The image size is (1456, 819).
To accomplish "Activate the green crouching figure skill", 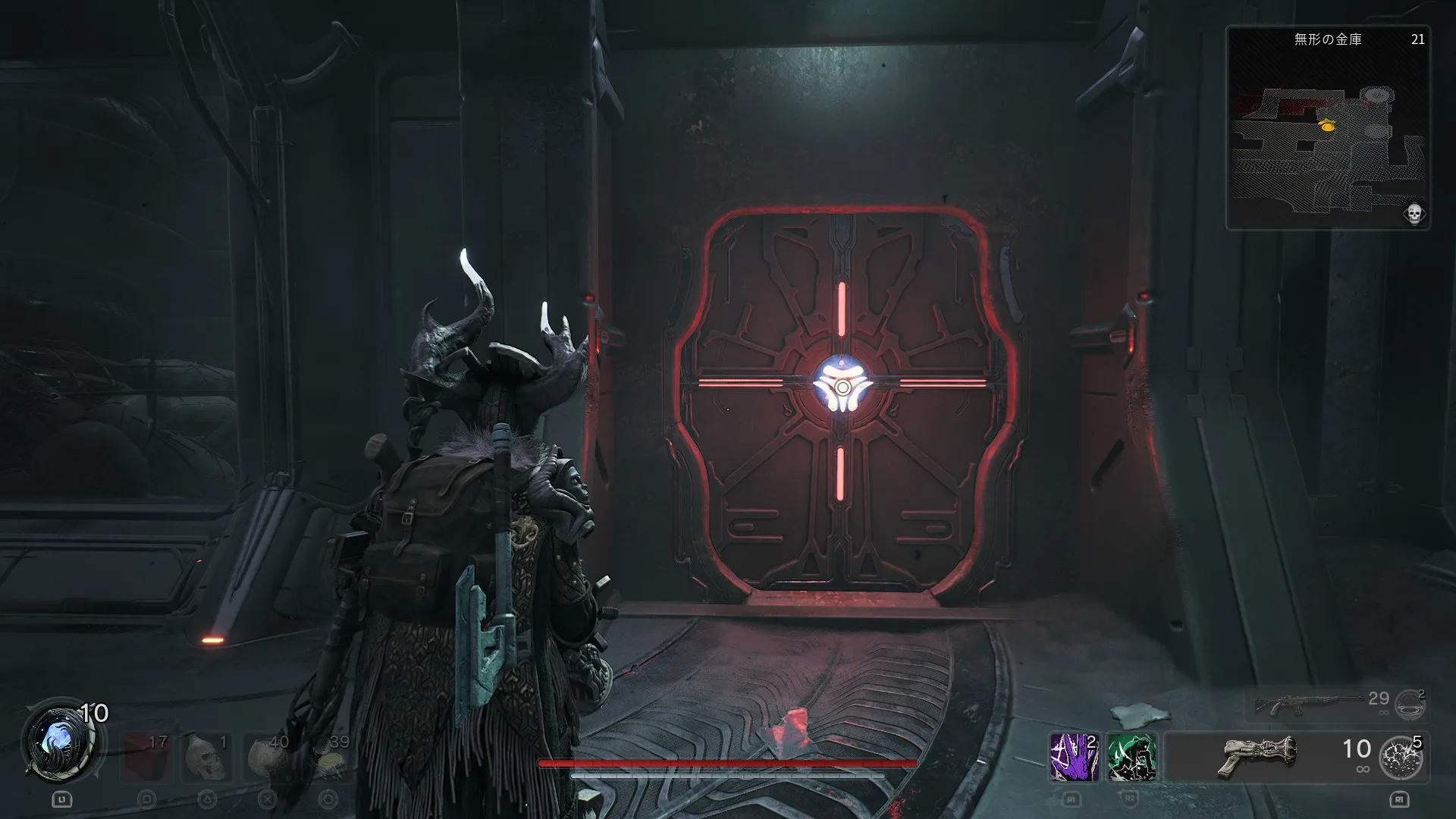I will (1131, 757).
